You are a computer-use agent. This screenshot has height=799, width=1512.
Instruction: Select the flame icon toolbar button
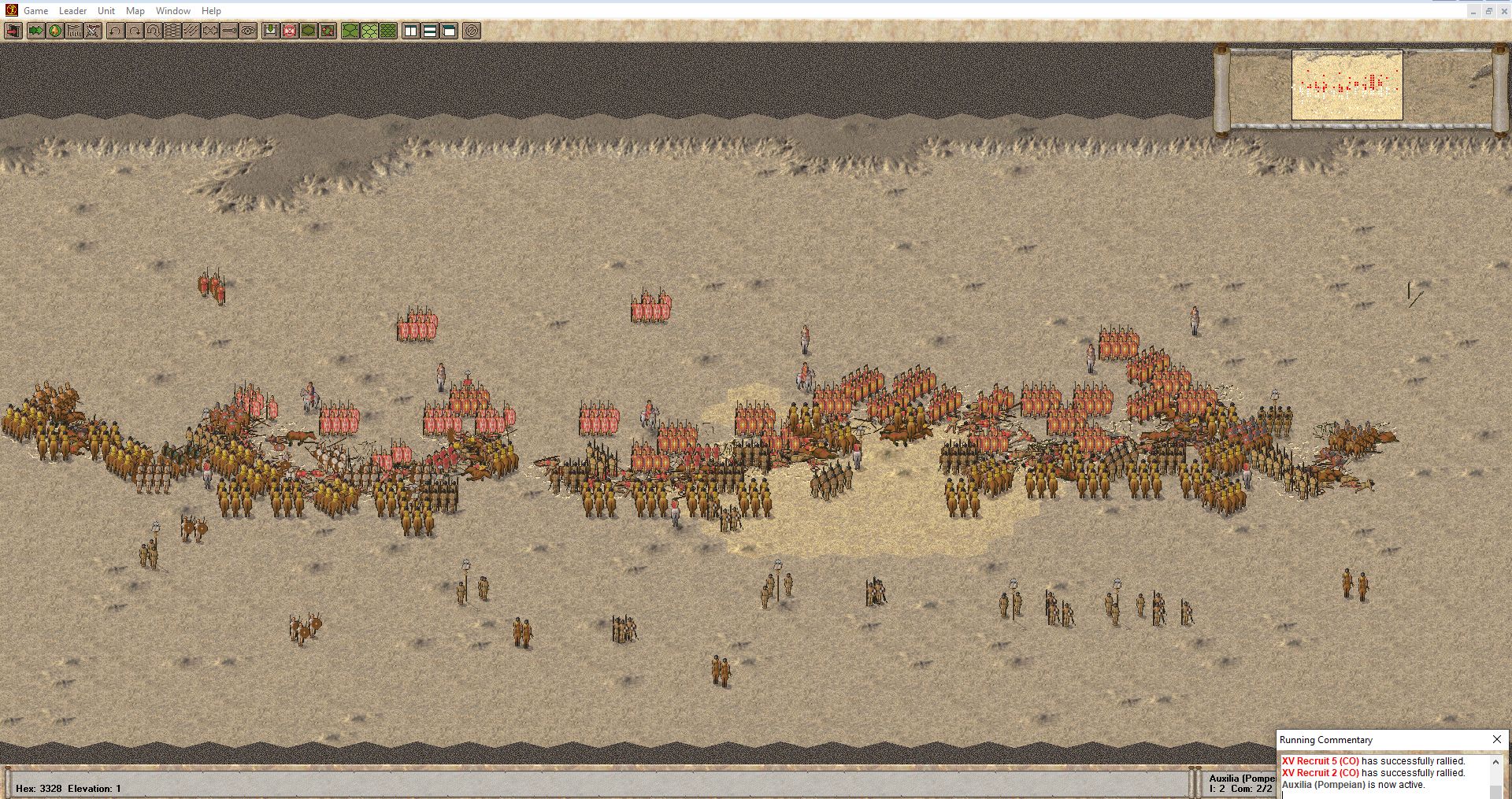coord(55,31)
